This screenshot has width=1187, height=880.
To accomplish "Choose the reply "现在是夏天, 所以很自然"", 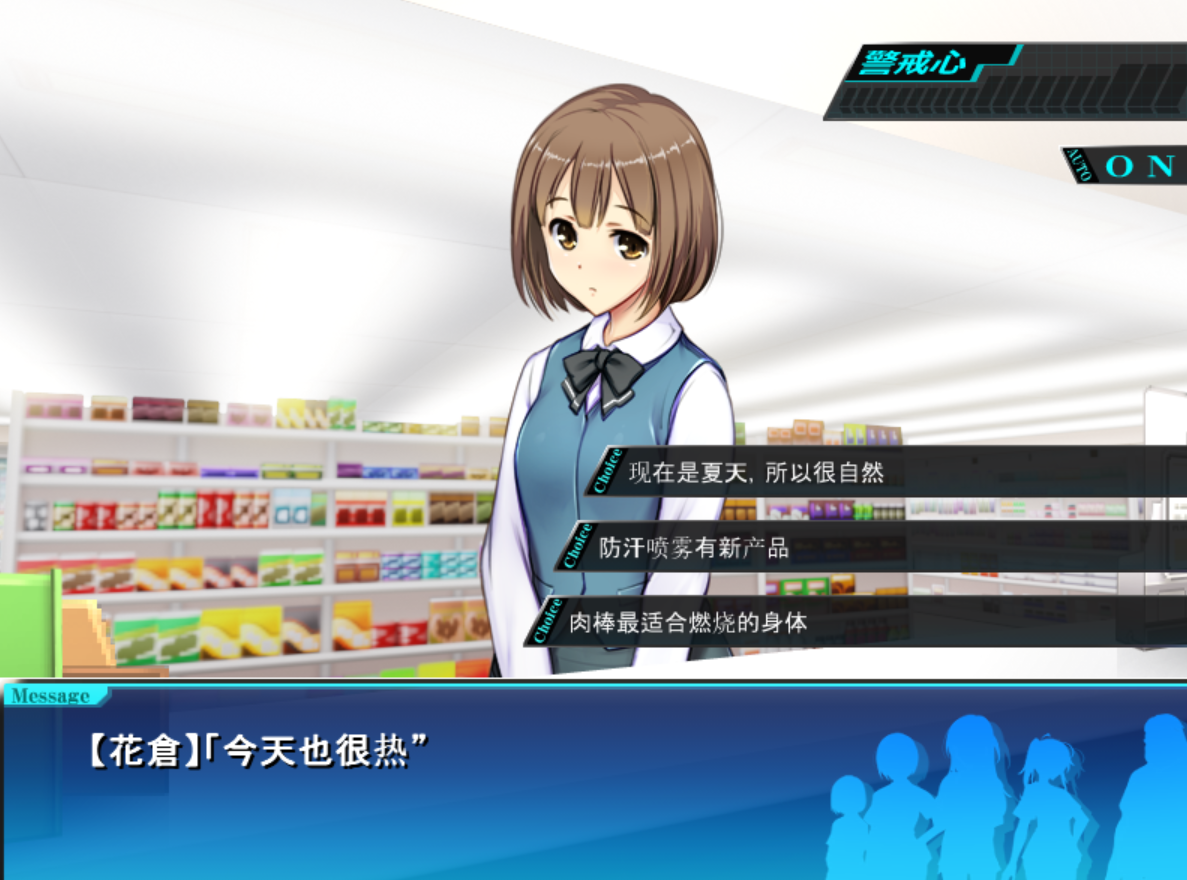I will pos(756,472).
